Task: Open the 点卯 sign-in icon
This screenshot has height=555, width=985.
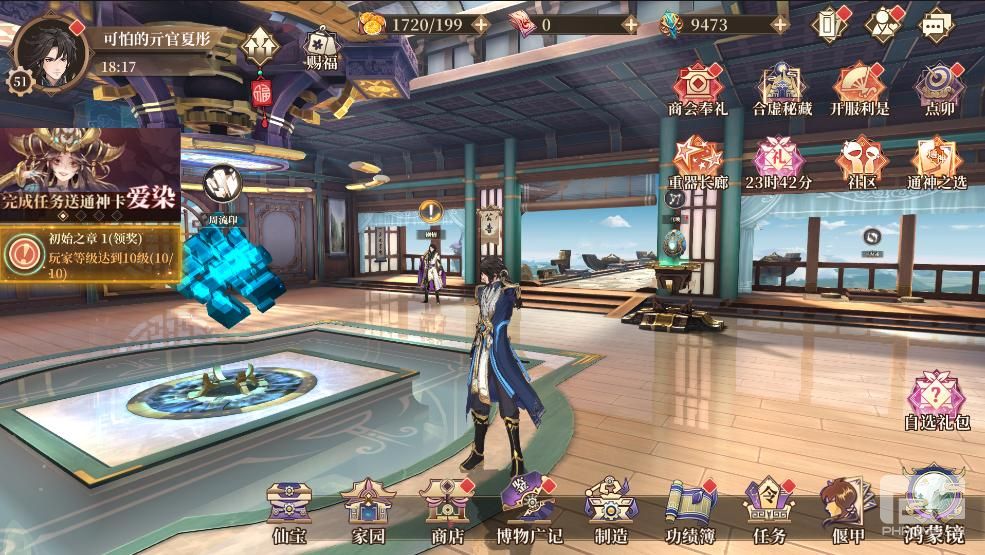Action: (x=939, y=86)
